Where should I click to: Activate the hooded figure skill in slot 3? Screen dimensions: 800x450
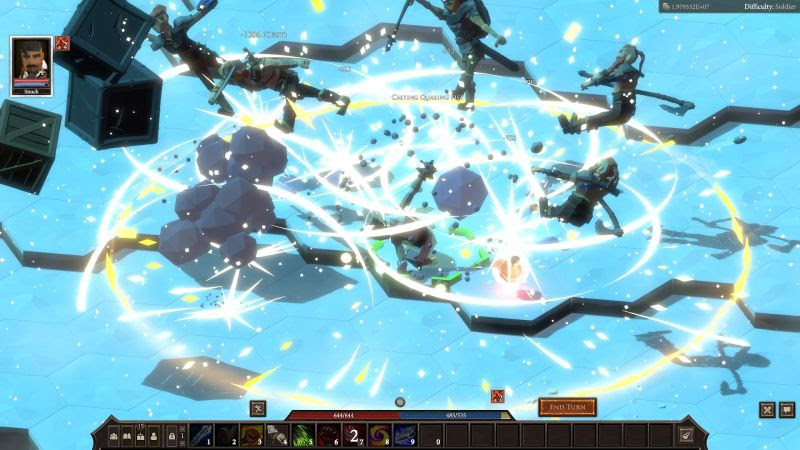click(252, 435)
